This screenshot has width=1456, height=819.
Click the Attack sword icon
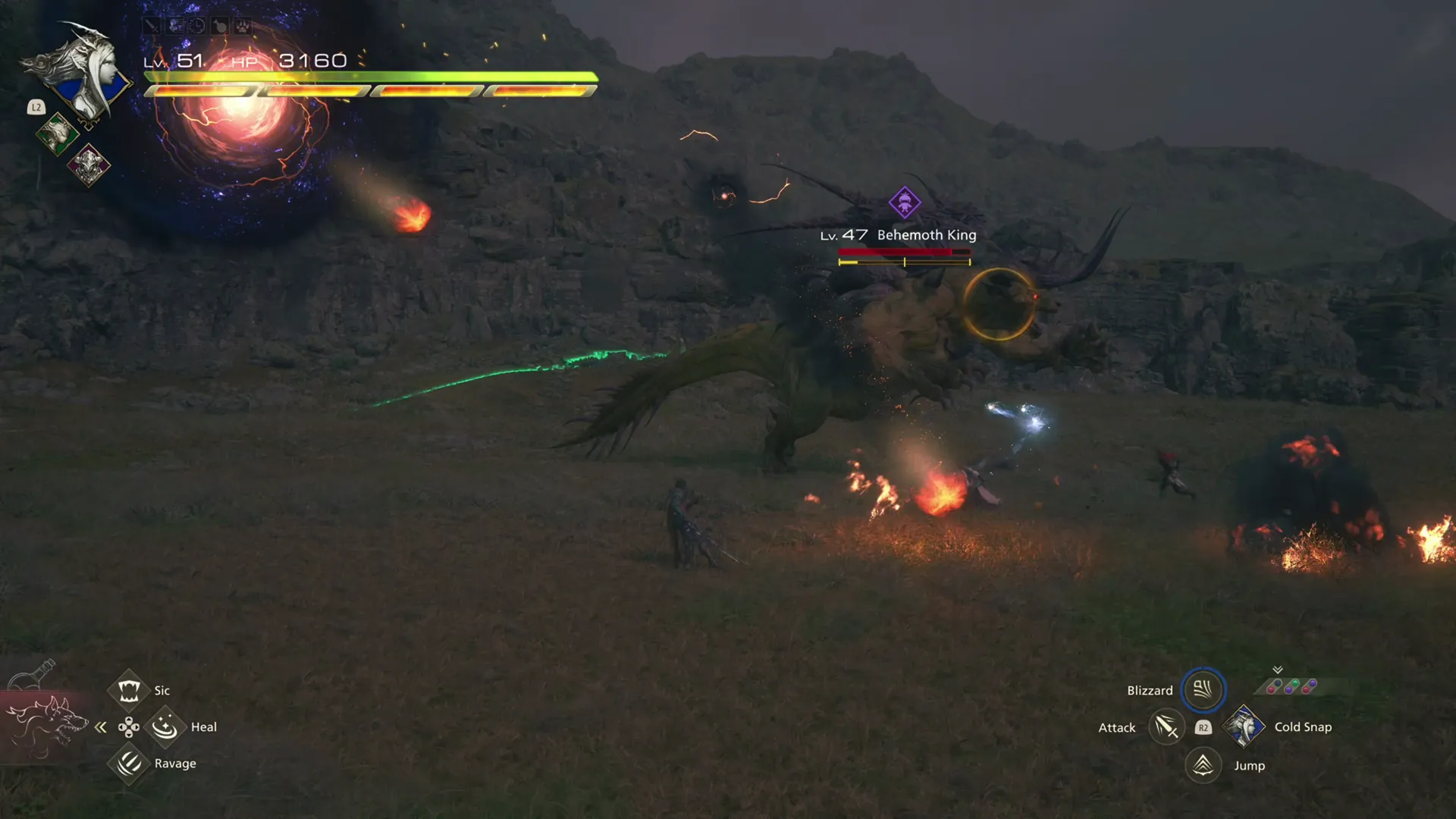coord(1167,726)
